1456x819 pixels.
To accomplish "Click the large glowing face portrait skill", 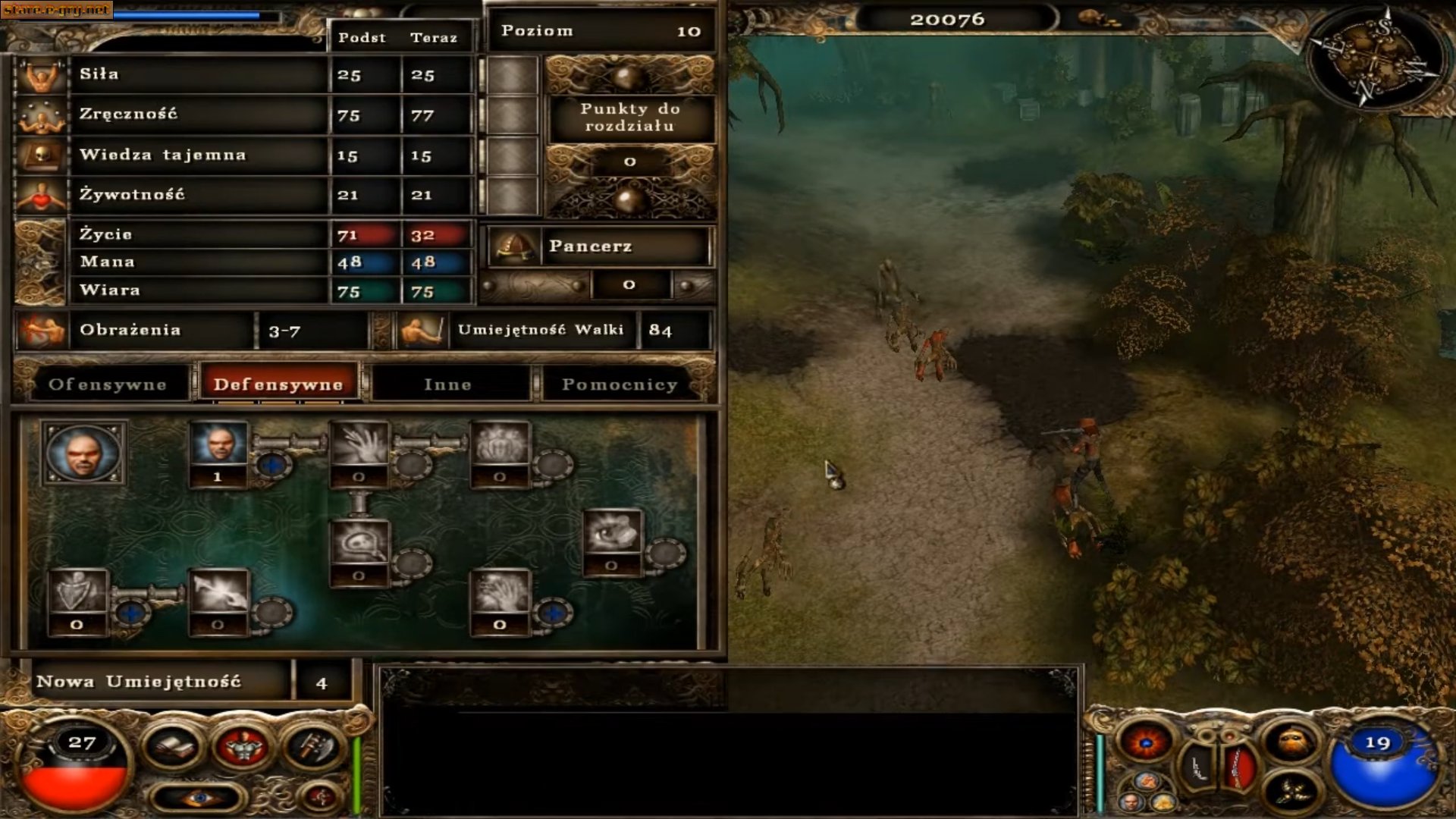I will 83,453.
